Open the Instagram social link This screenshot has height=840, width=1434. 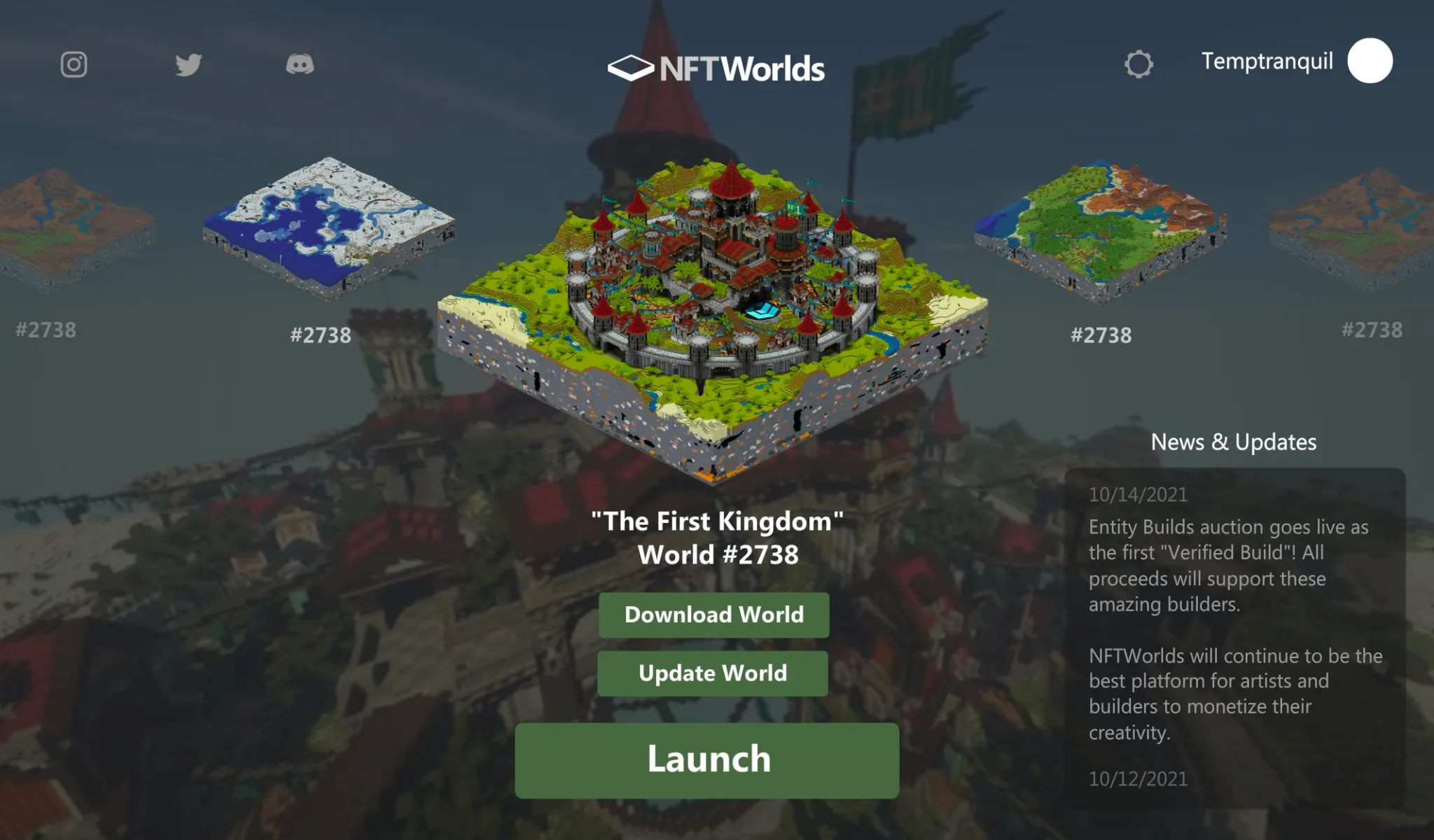coord(73,65)
